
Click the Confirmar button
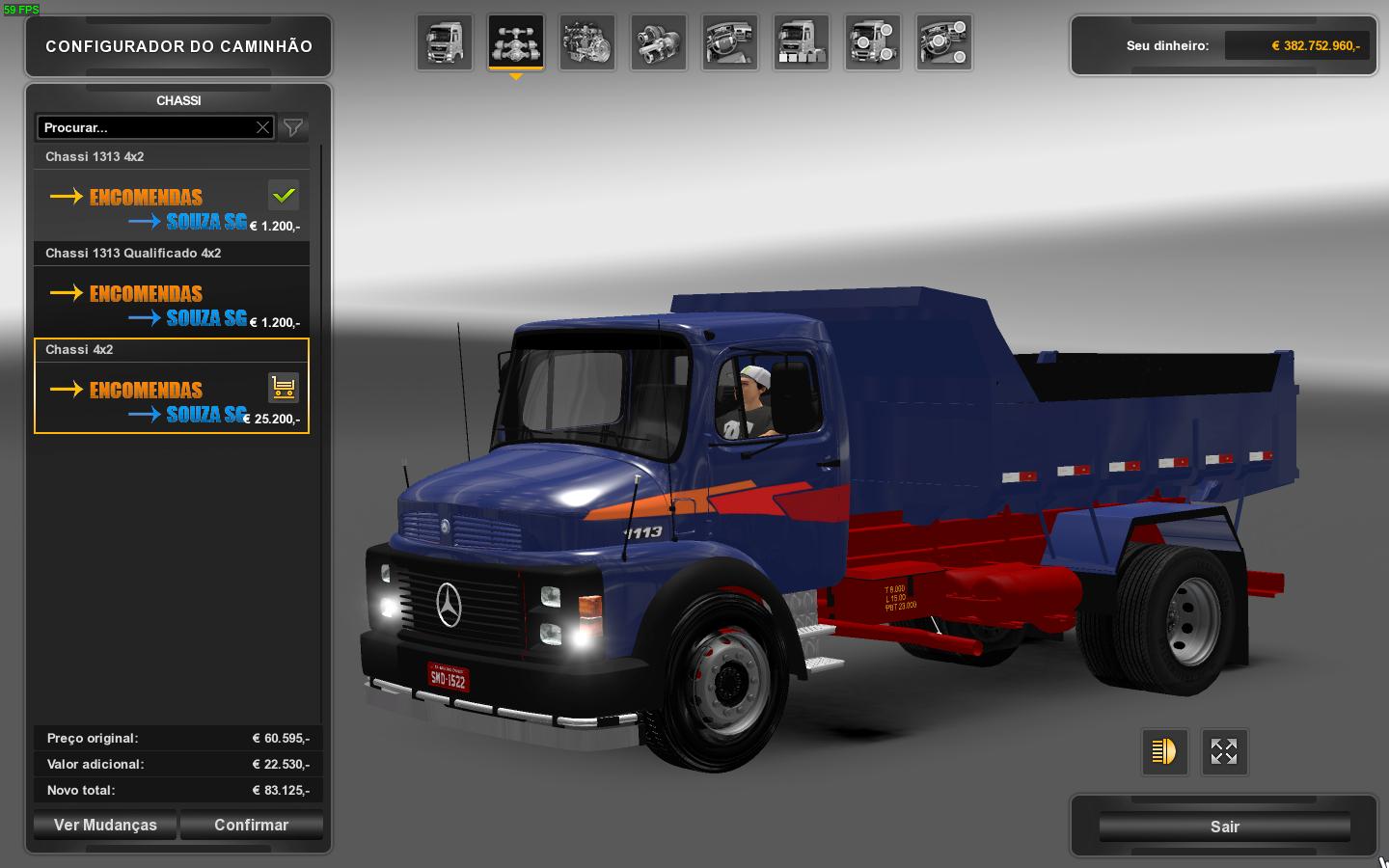[x=252, y=825]
